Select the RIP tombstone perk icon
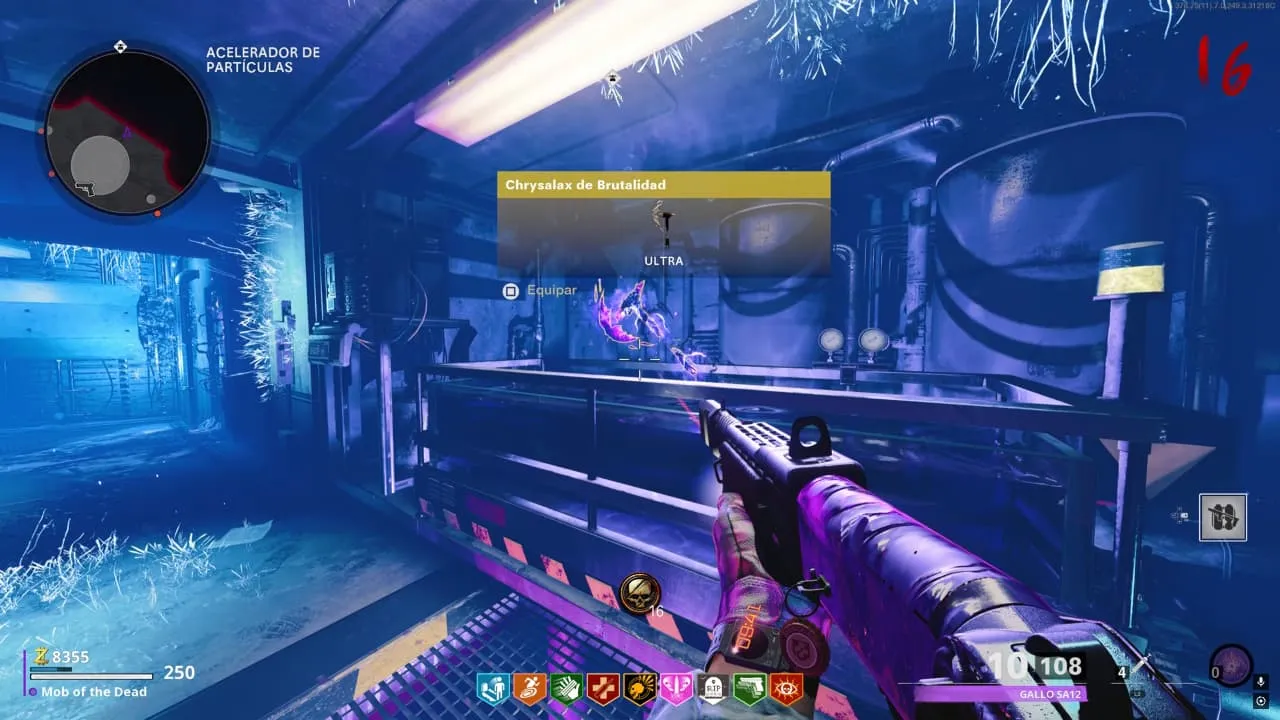The height and width of the screenshot is (720, 1280). pyautogui.click(x=713, y=689)
